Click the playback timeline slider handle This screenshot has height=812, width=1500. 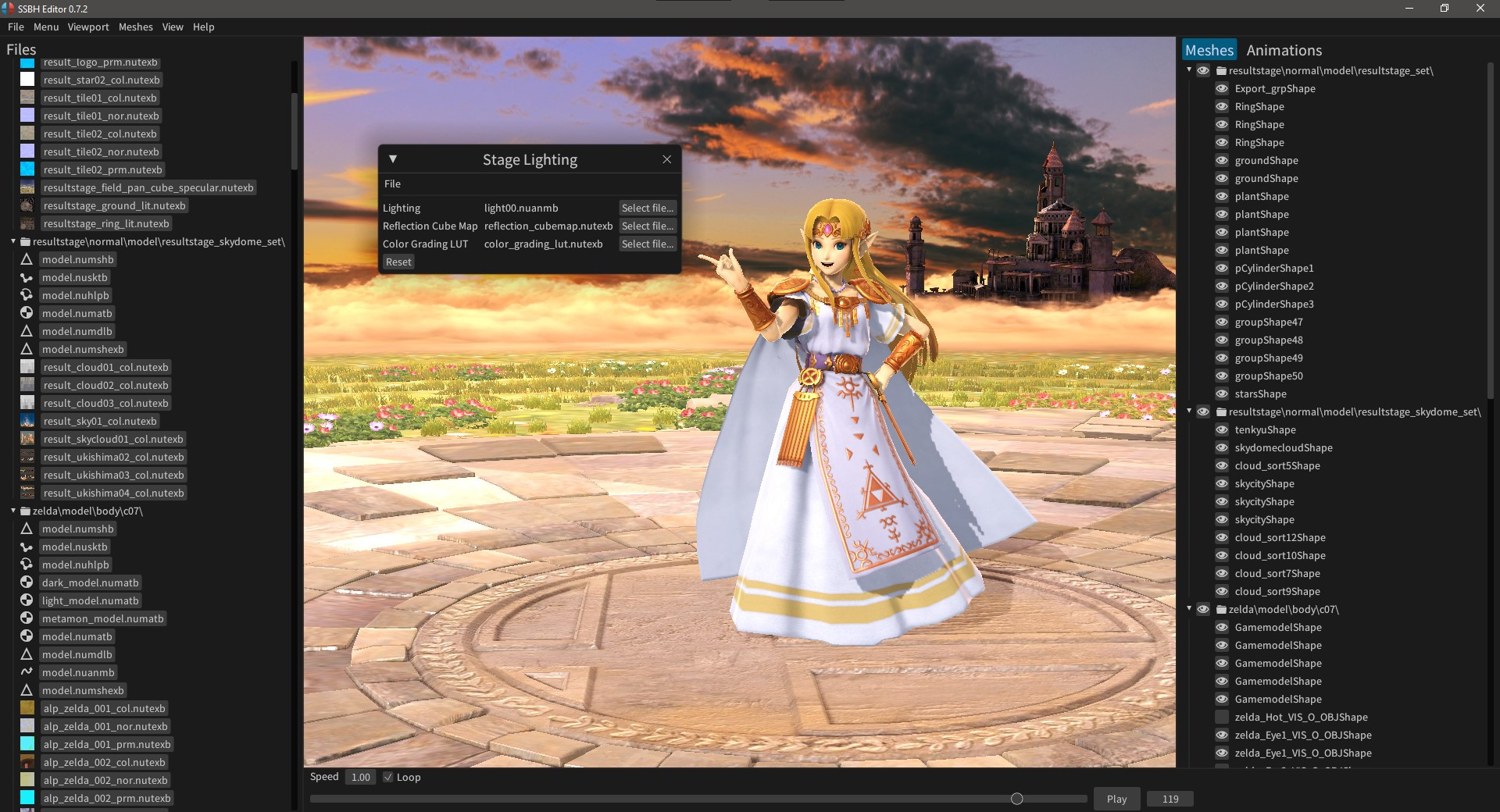tap(1016, 798)
